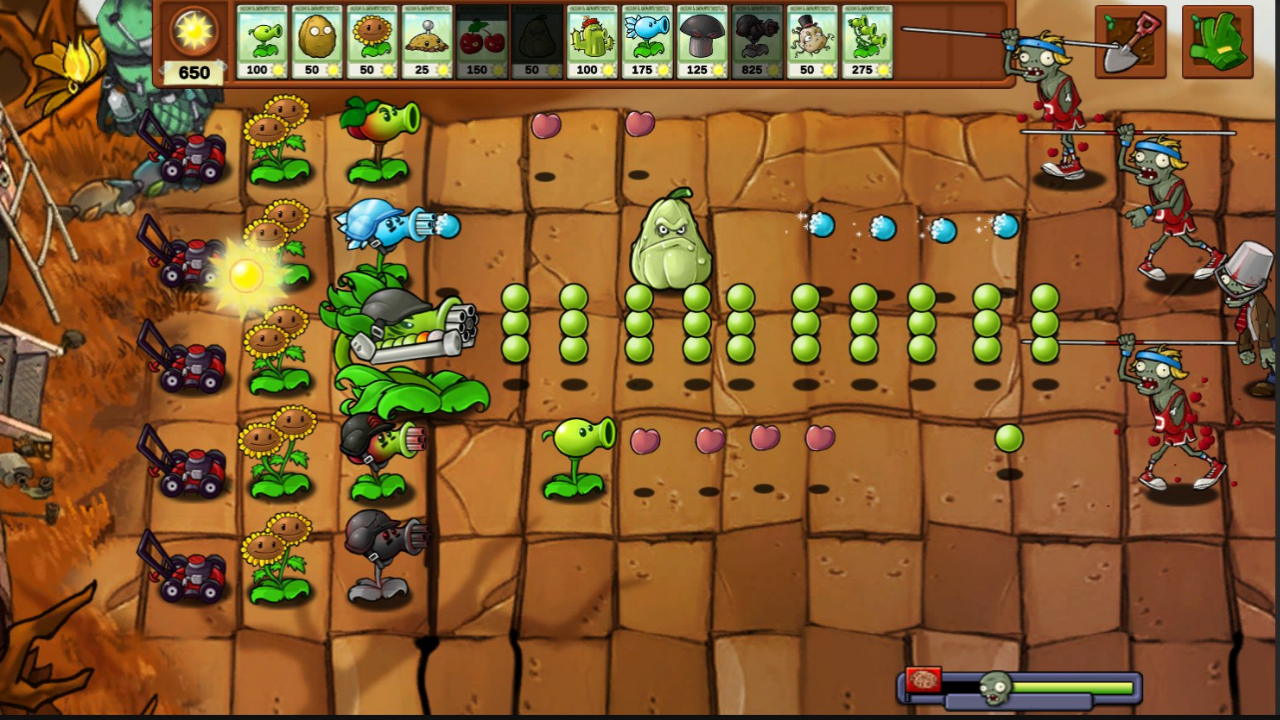The height and width of the screenshot is (720, 1280).
Task: Pick up the Shovel tool
Action: point(1129,42)
